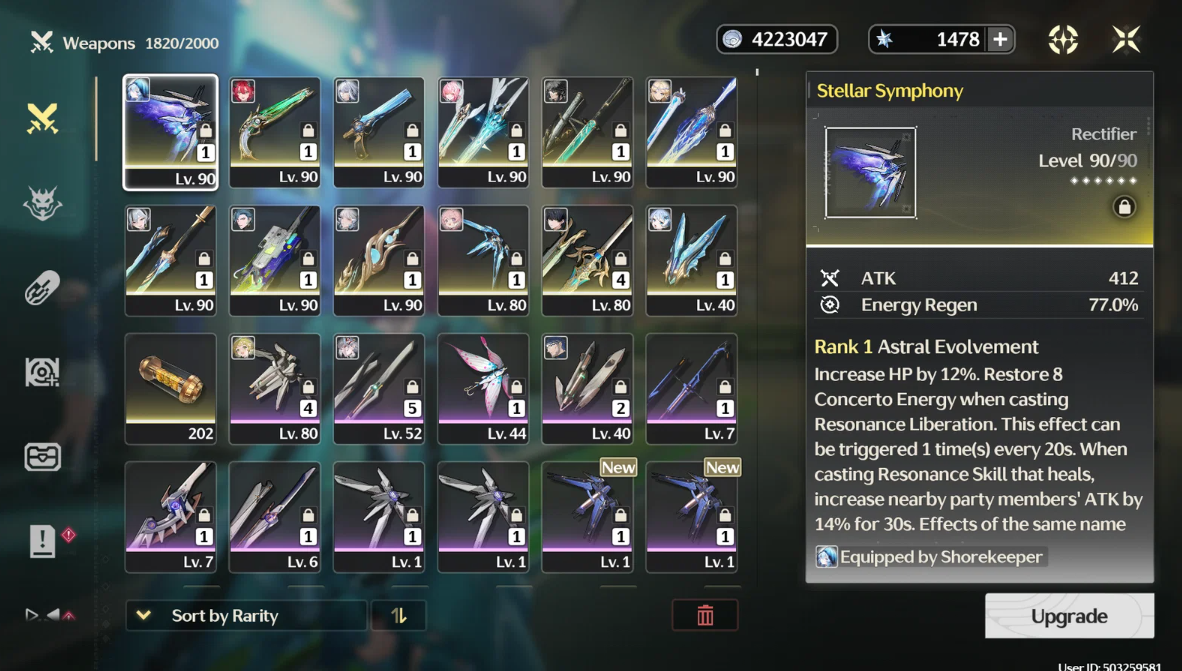This screenshot has width=1182, height=671.
Task: Select the golden tube item with 202 count
Action: tap(170, 388)
